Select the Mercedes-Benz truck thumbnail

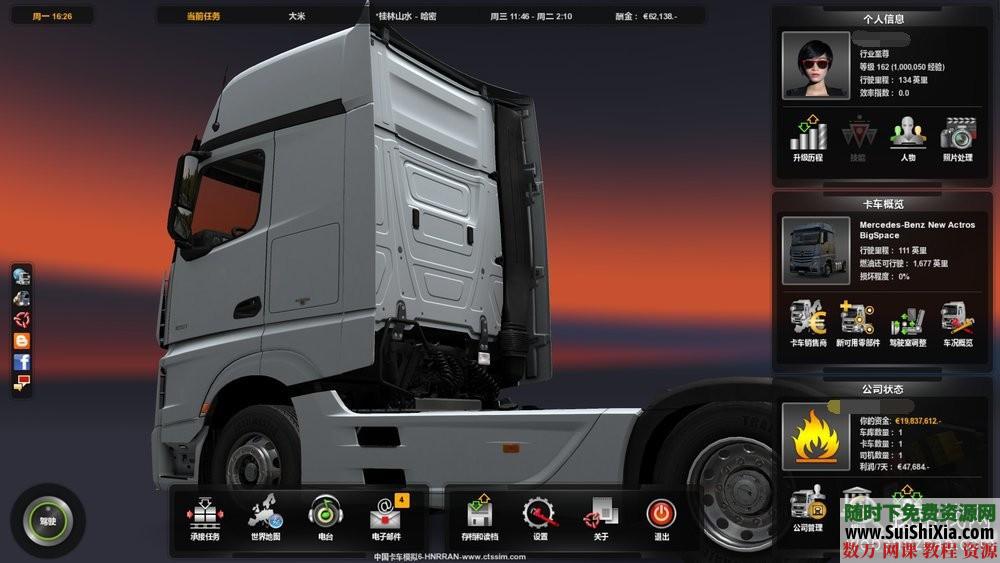pos(816,251)
